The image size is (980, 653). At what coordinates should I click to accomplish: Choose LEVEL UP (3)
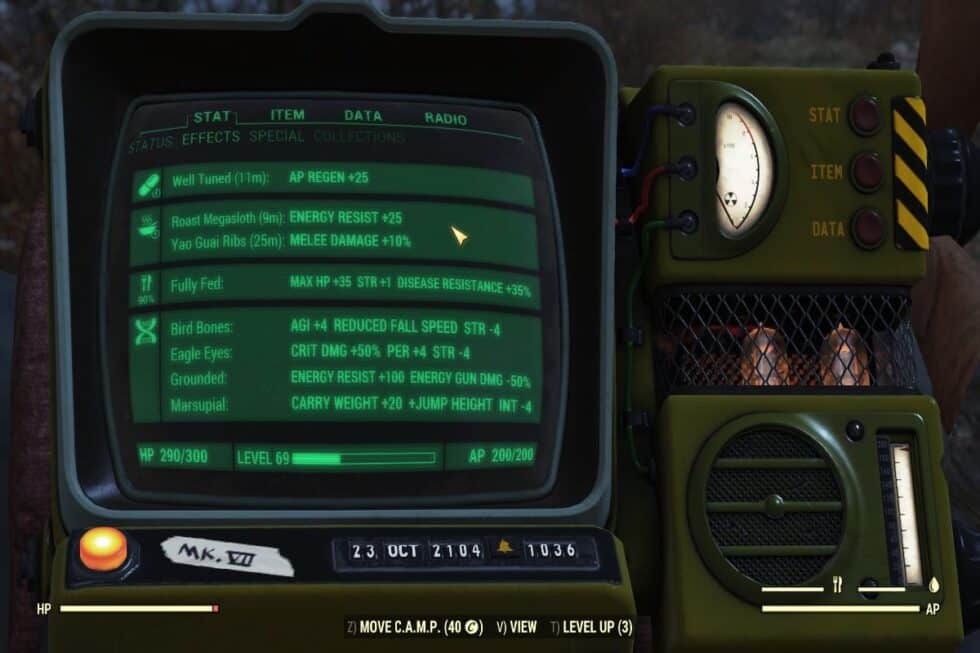(592, 628)
